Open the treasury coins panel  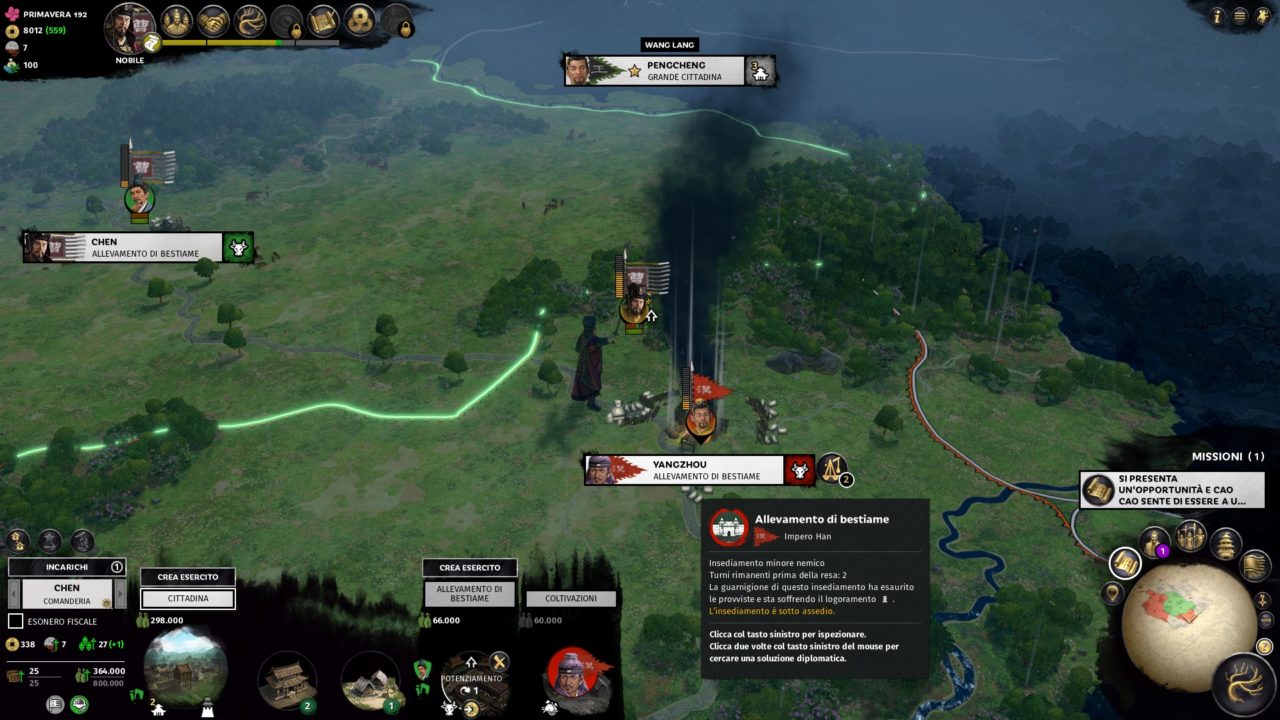[360, 20]
